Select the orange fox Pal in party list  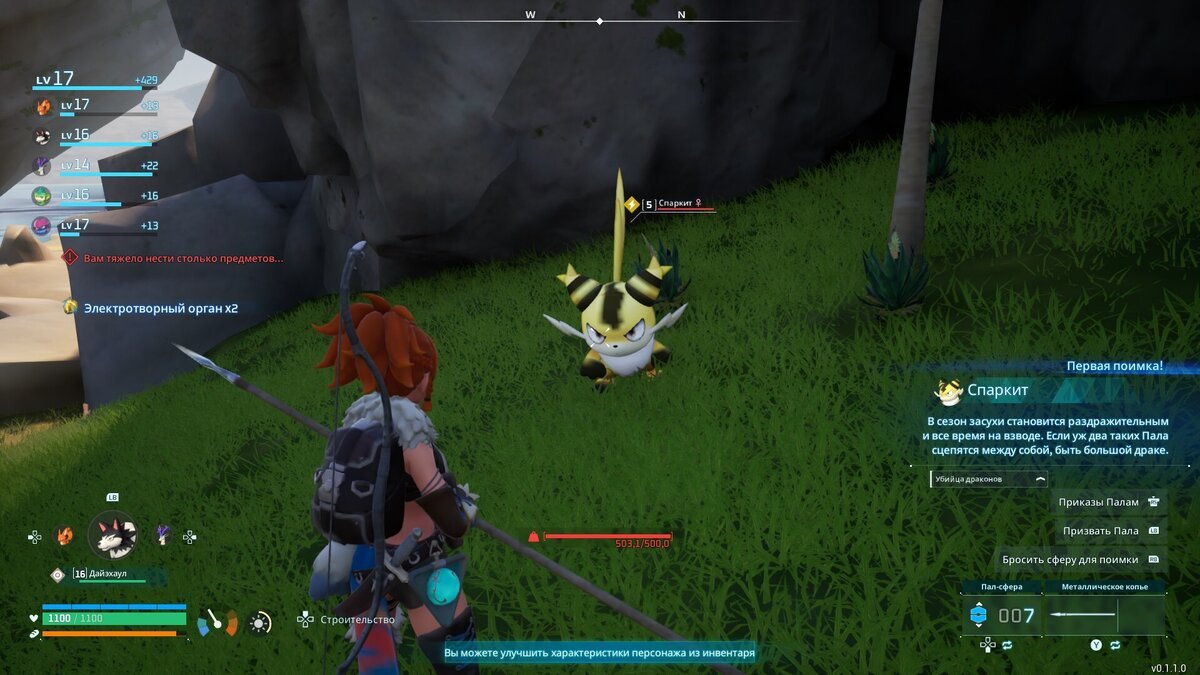[43, 106]
